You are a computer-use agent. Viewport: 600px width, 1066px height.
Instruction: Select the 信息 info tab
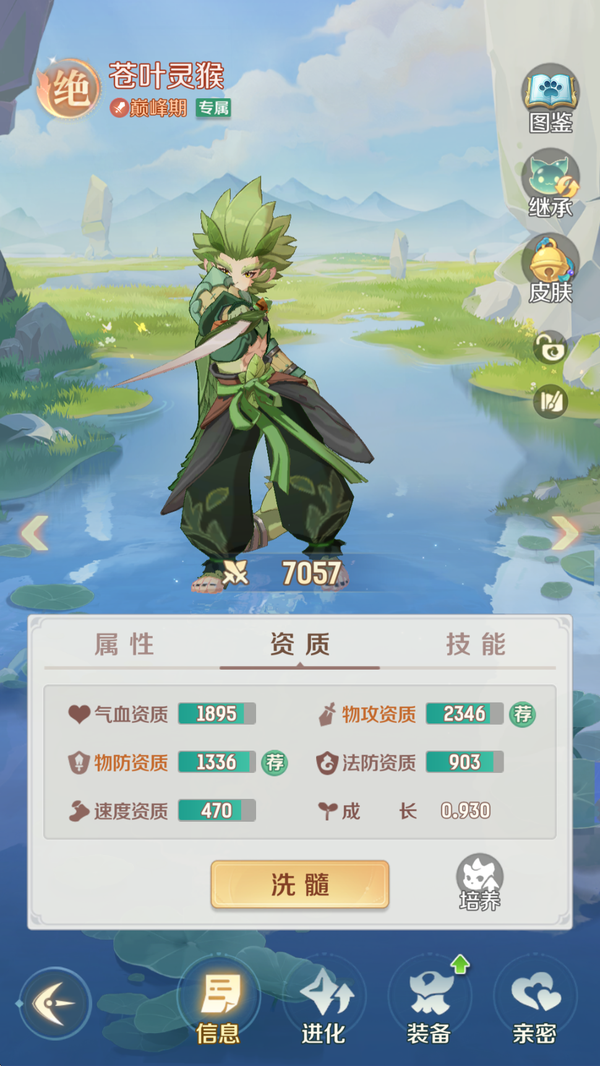(218, 1002)
